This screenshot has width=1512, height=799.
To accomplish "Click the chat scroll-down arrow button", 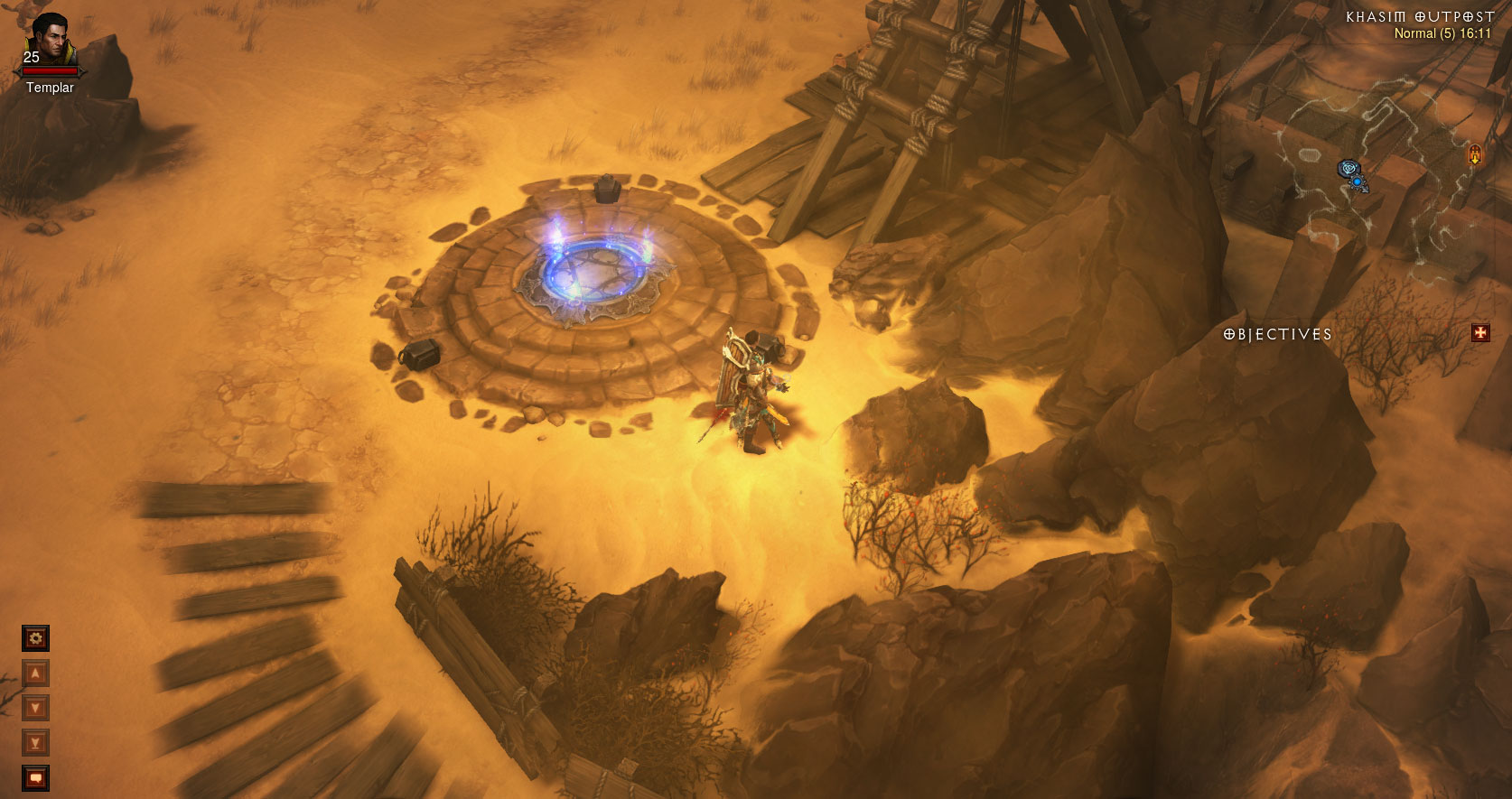I will point(35,708).
